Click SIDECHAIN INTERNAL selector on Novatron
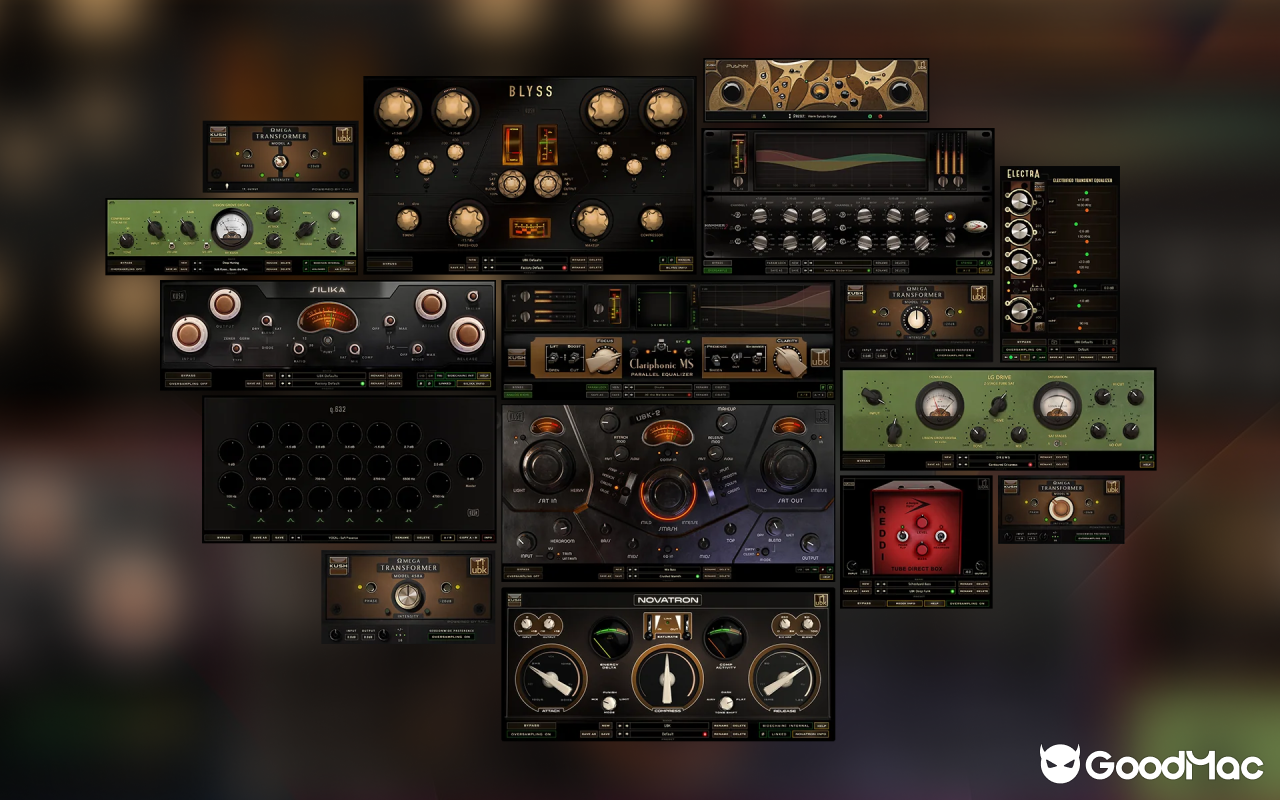1280x800 pixels. click(784, 726)
